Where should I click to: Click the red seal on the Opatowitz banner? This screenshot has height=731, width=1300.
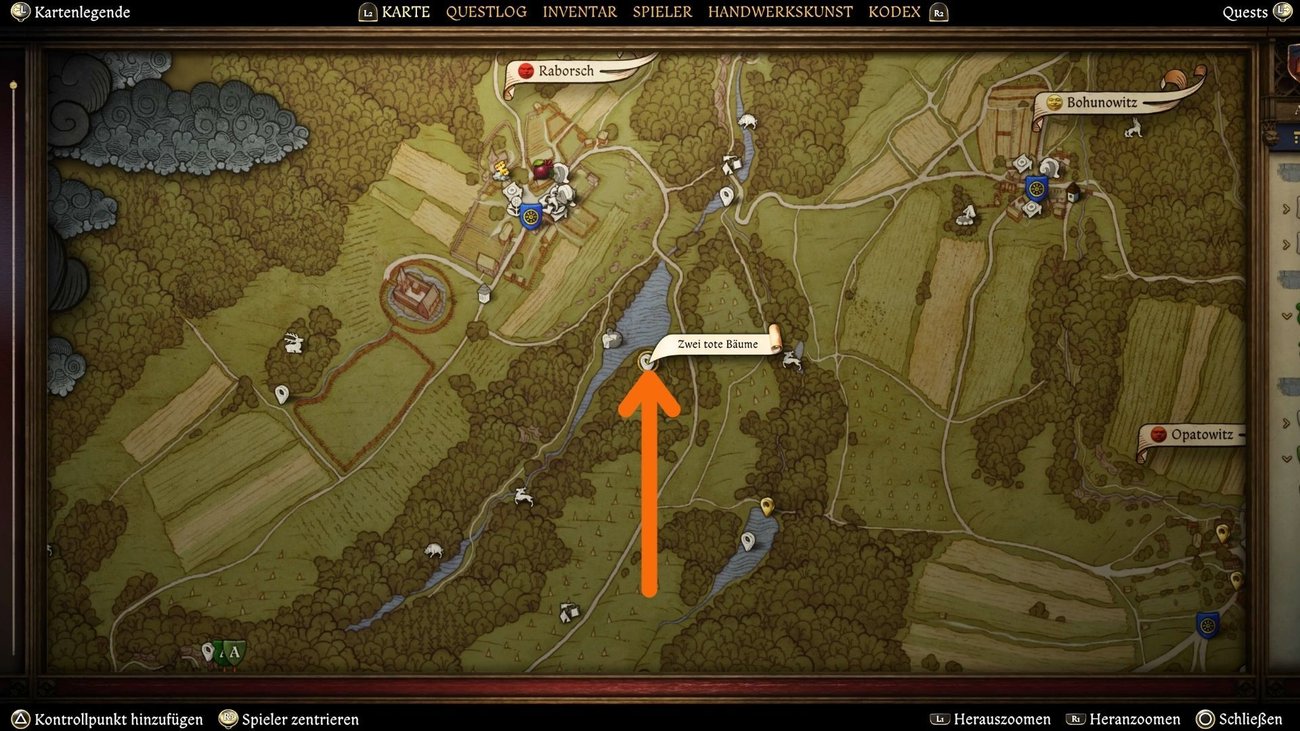(1157, 434)
